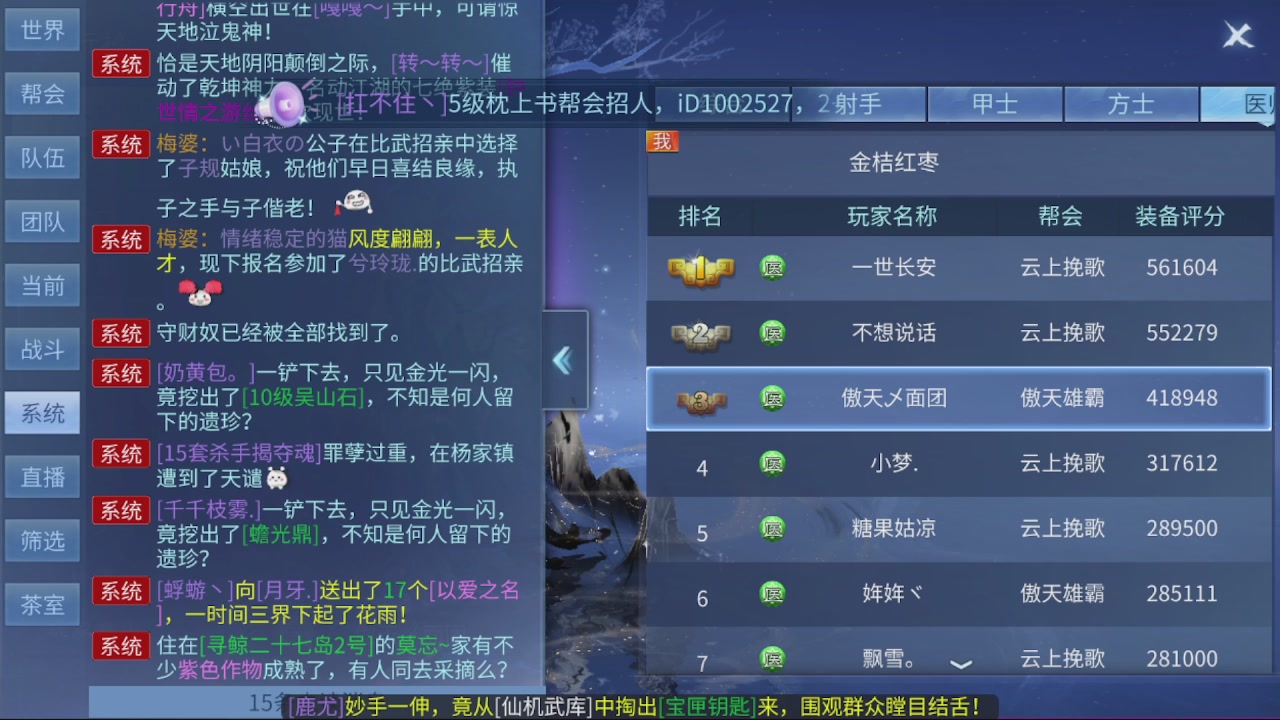Open the 茶室 chat tab
Viewport: 1280px width, 720px height.
pyautogui.click(x=42, y=604)
